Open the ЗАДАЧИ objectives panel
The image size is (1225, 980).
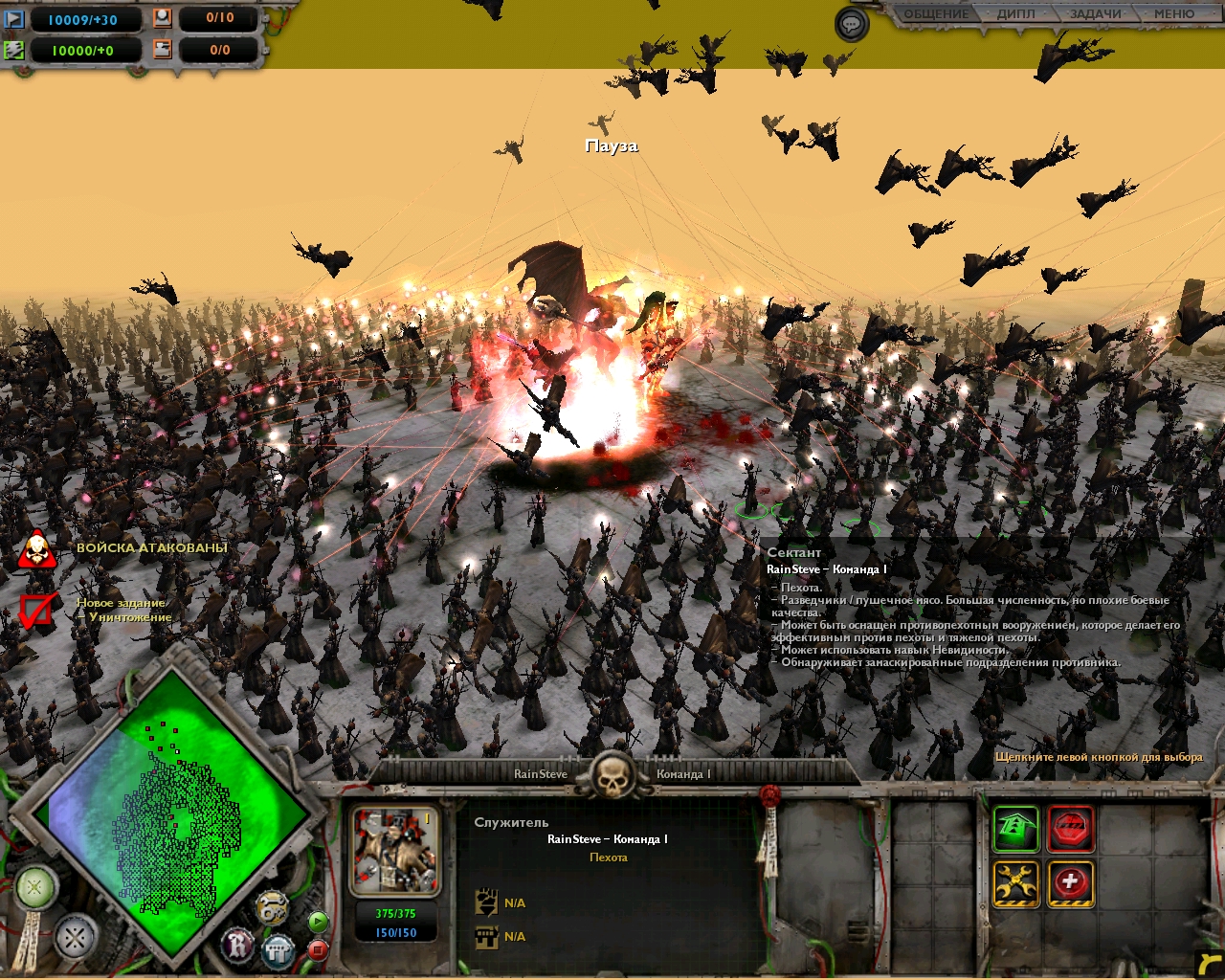click(1095, 14)
